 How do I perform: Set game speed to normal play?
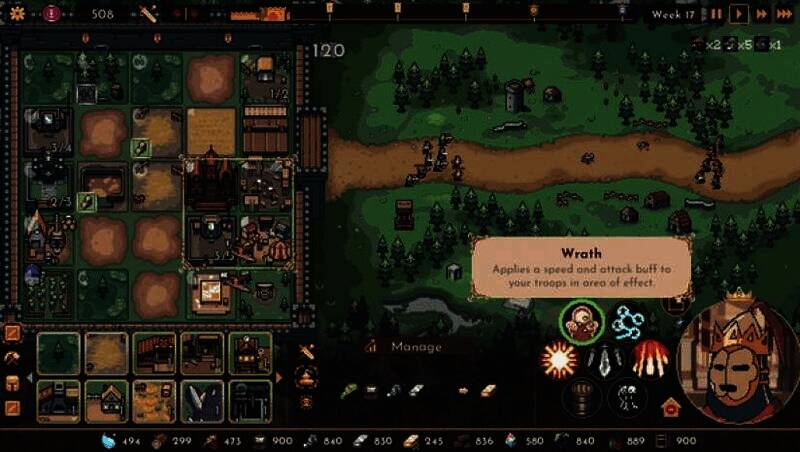click(x=739, y=14)
